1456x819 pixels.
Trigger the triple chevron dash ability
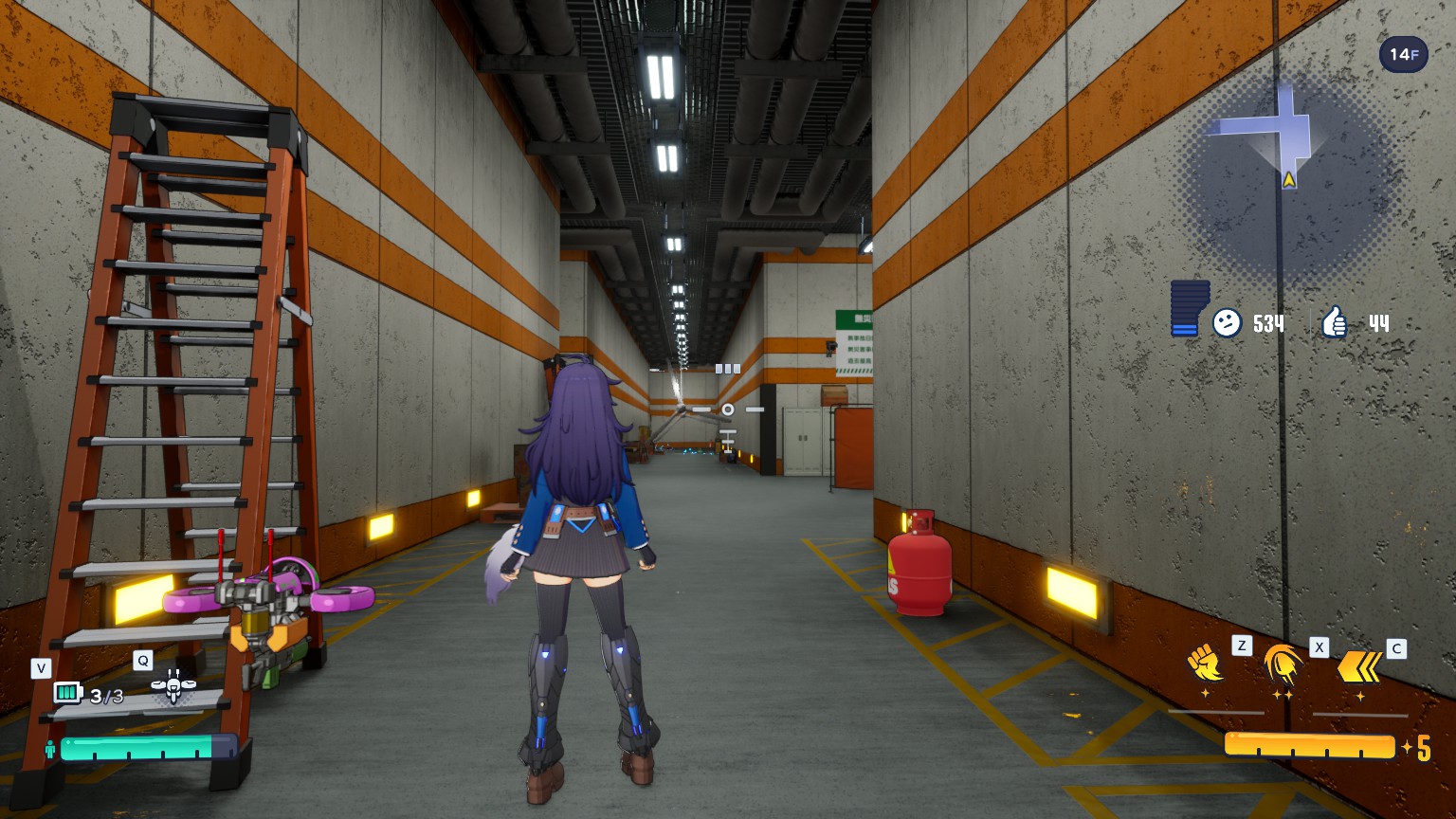[1359, 666]
